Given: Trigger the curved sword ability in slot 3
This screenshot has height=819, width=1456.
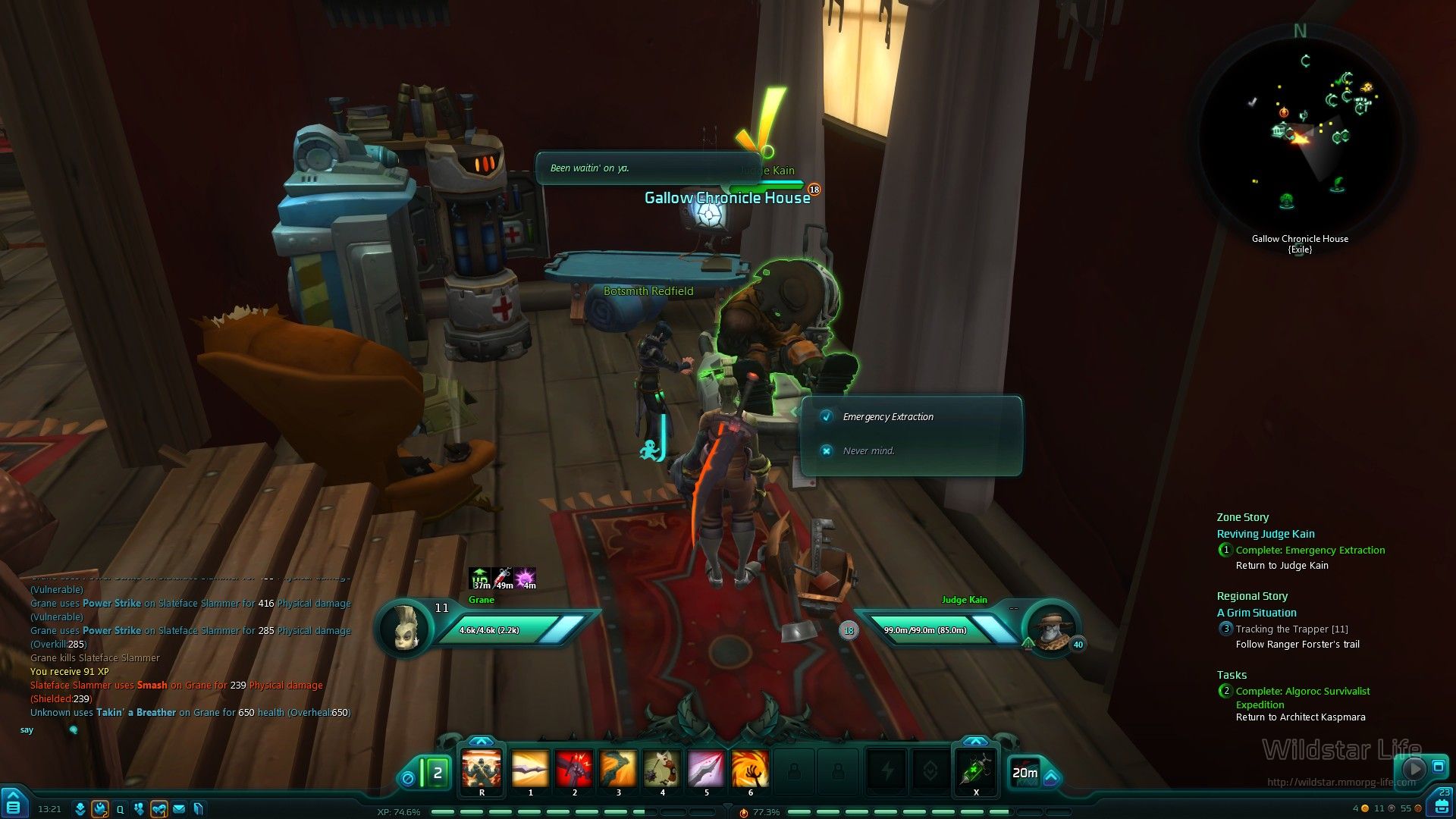Looking at the screenshot, I should click(x=618, y=769).
